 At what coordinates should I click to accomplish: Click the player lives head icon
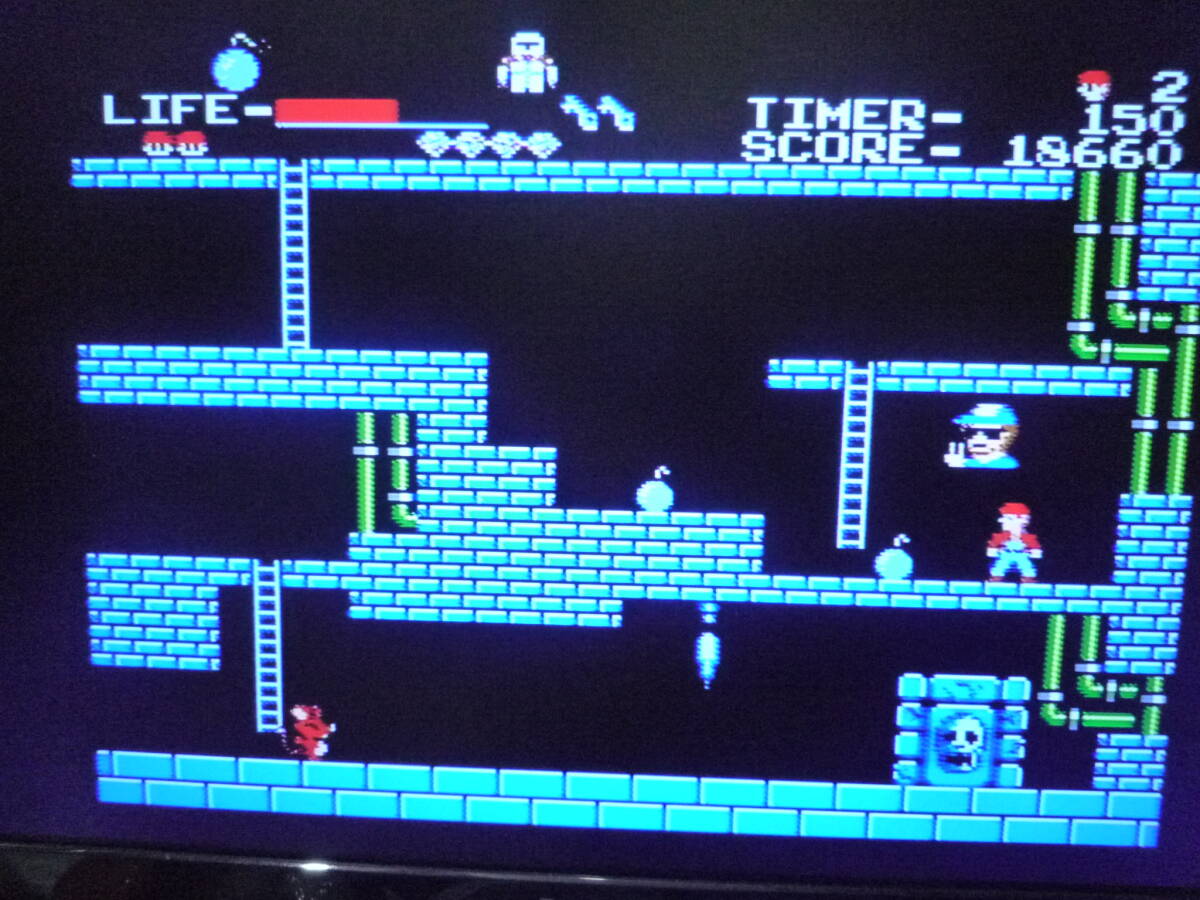pyautogui.click(x=1095, y=85)
